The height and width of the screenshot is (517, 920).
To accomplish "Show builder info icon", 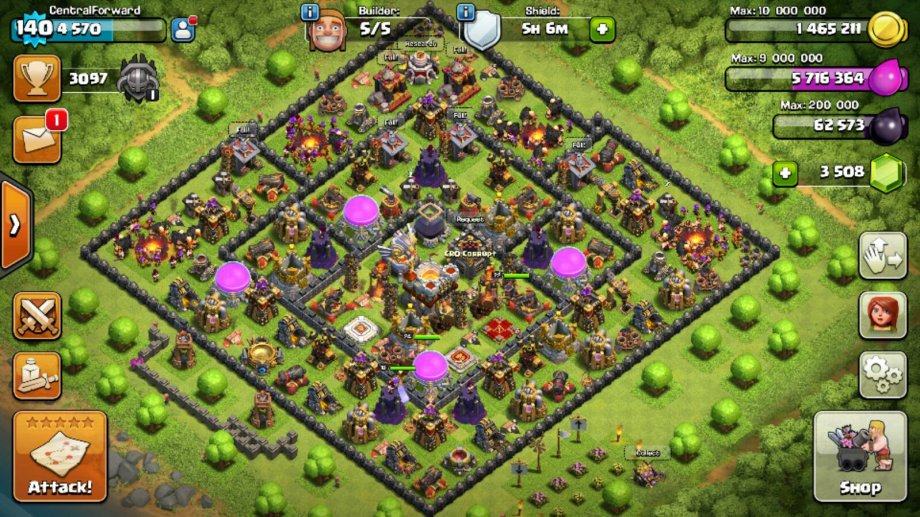I will (311, 13).
